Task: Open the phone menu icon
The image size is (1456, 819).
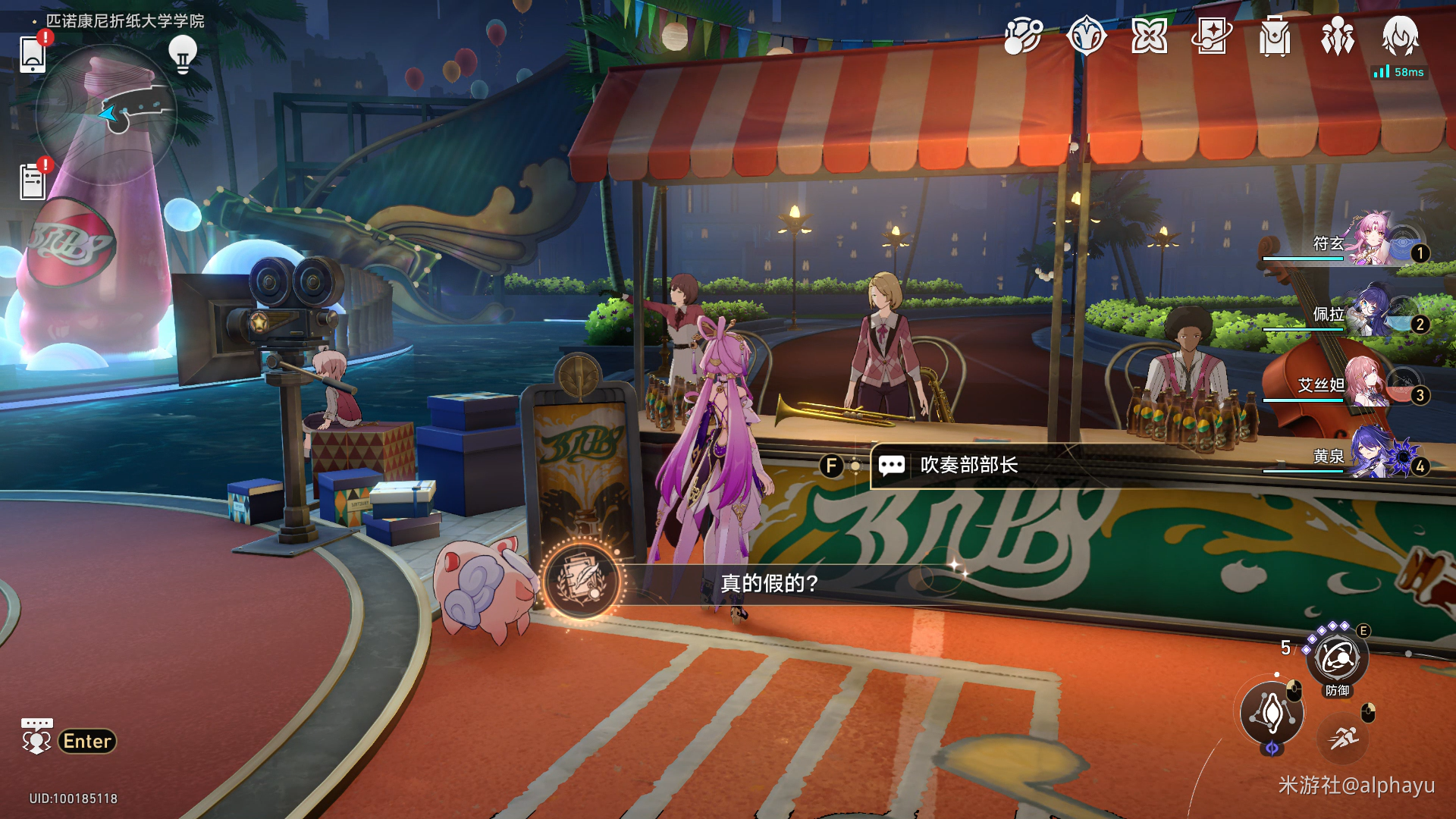Action: pyautogui.click(x=33, y=53)
